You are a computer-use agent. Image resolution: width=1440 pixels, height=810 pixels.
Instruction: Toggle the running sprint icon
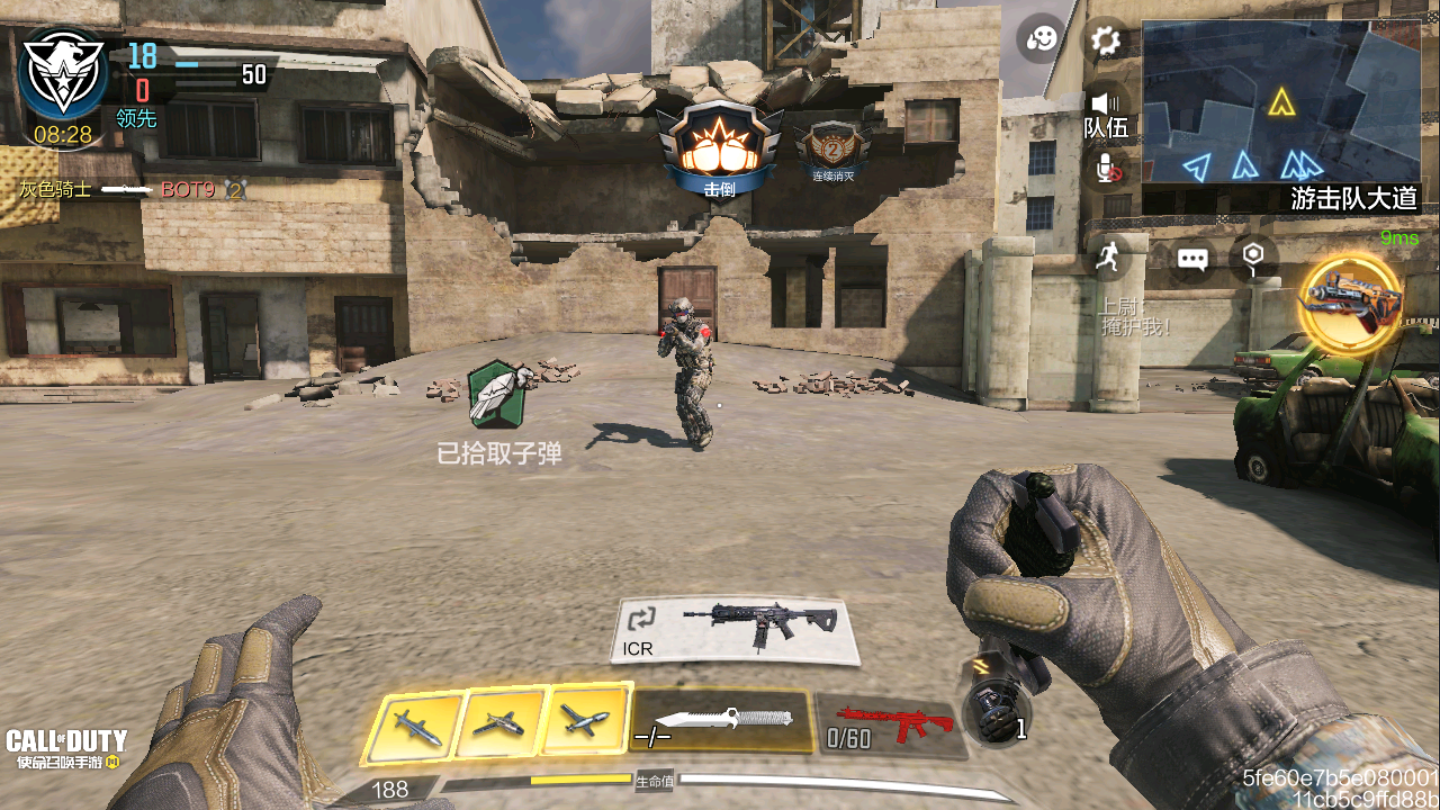pos(1106,257)
